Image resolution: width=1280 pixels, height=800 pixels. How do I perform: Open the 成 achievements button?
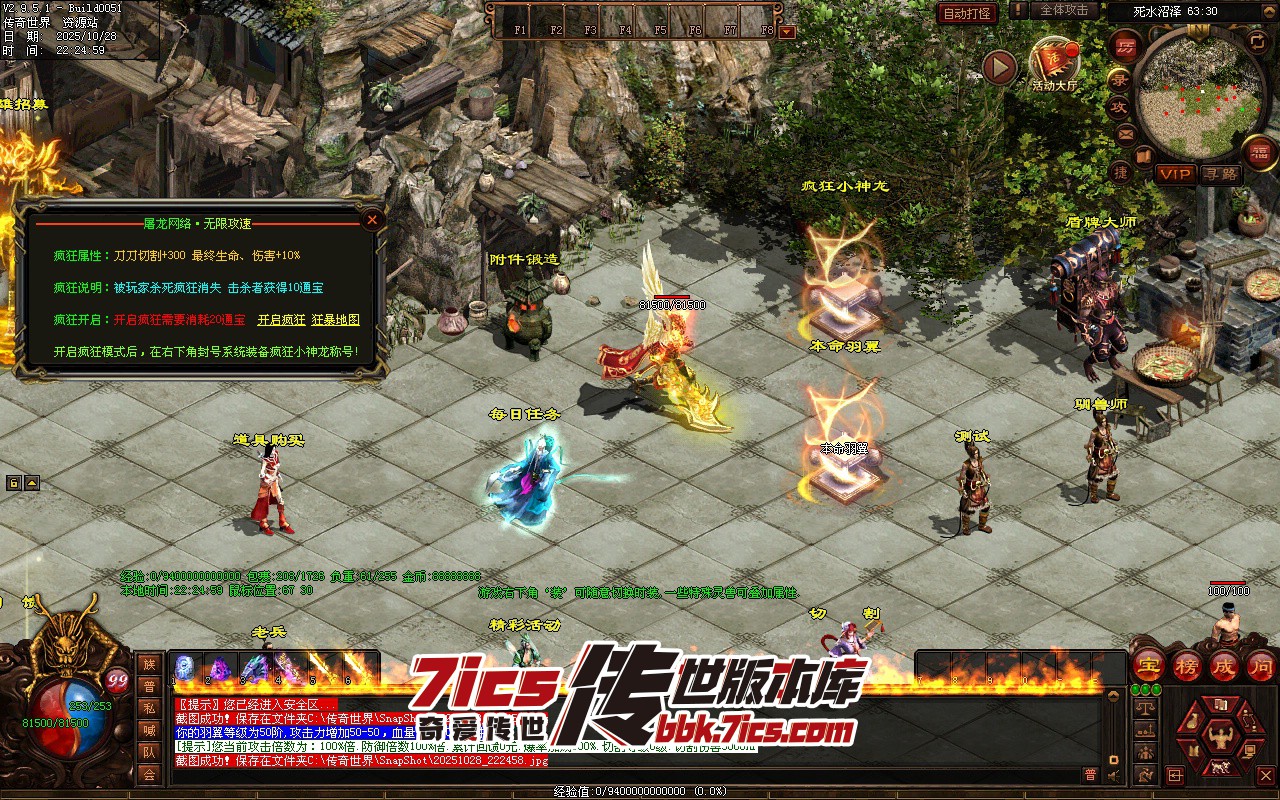tap(1224, 665)
